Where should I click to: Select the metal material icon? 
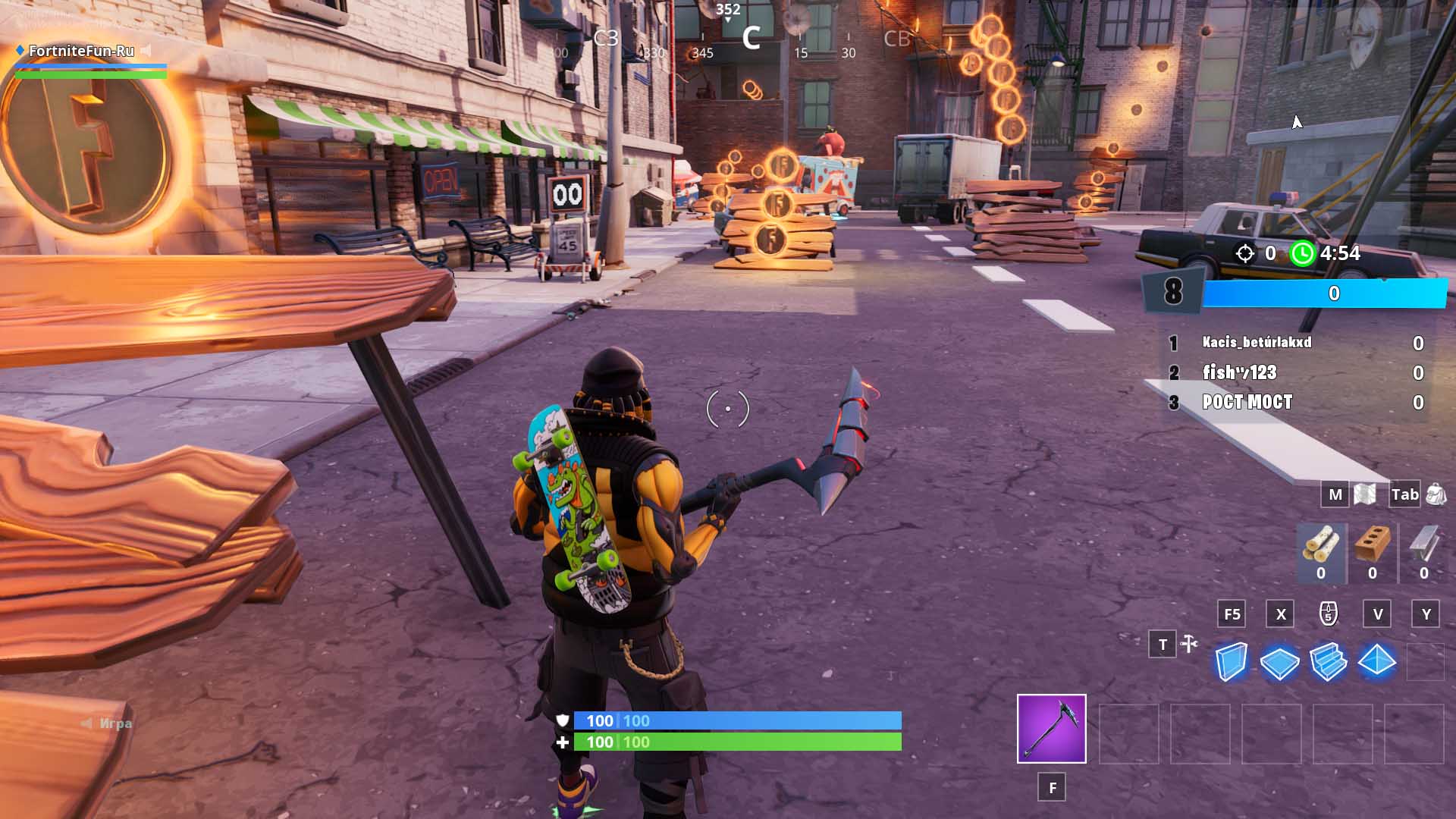1423,544
